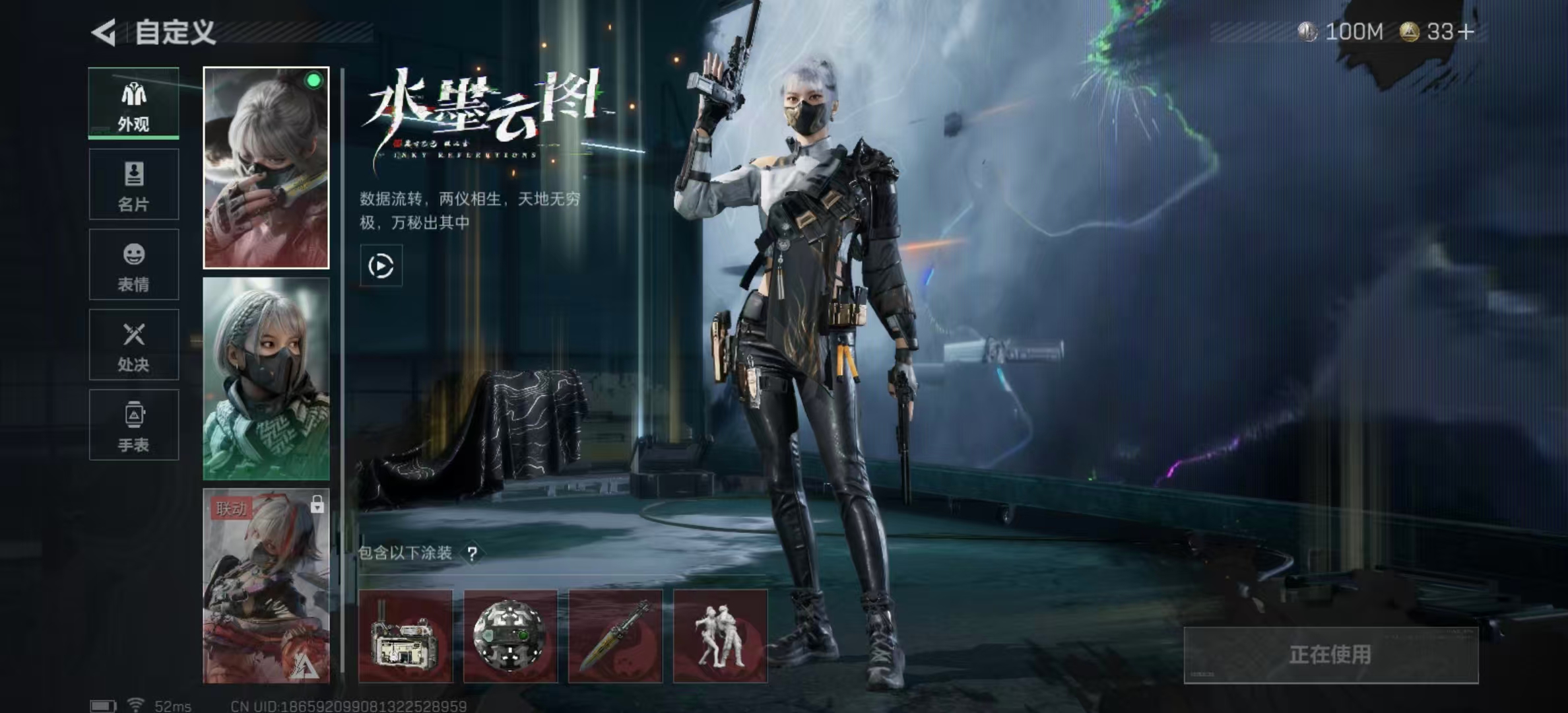
Task: View the dagger knife skin
Action: pyautogui.click(x=615, y=636)
